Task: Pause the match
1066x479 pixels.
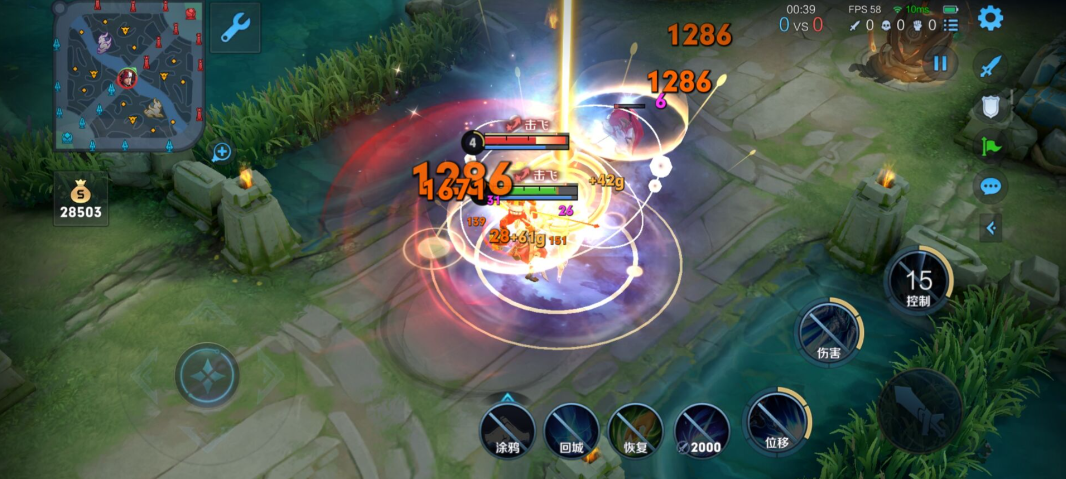Action: pos(940,63)
